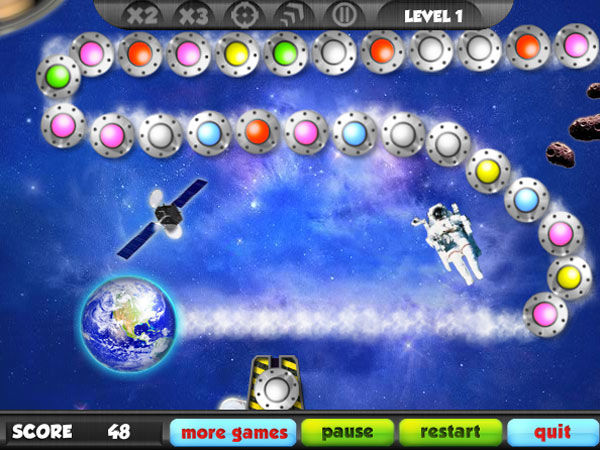Viewport: 600px width, 450px height.
Task: Use the crosshair targeting power-up
Action: 243,17
